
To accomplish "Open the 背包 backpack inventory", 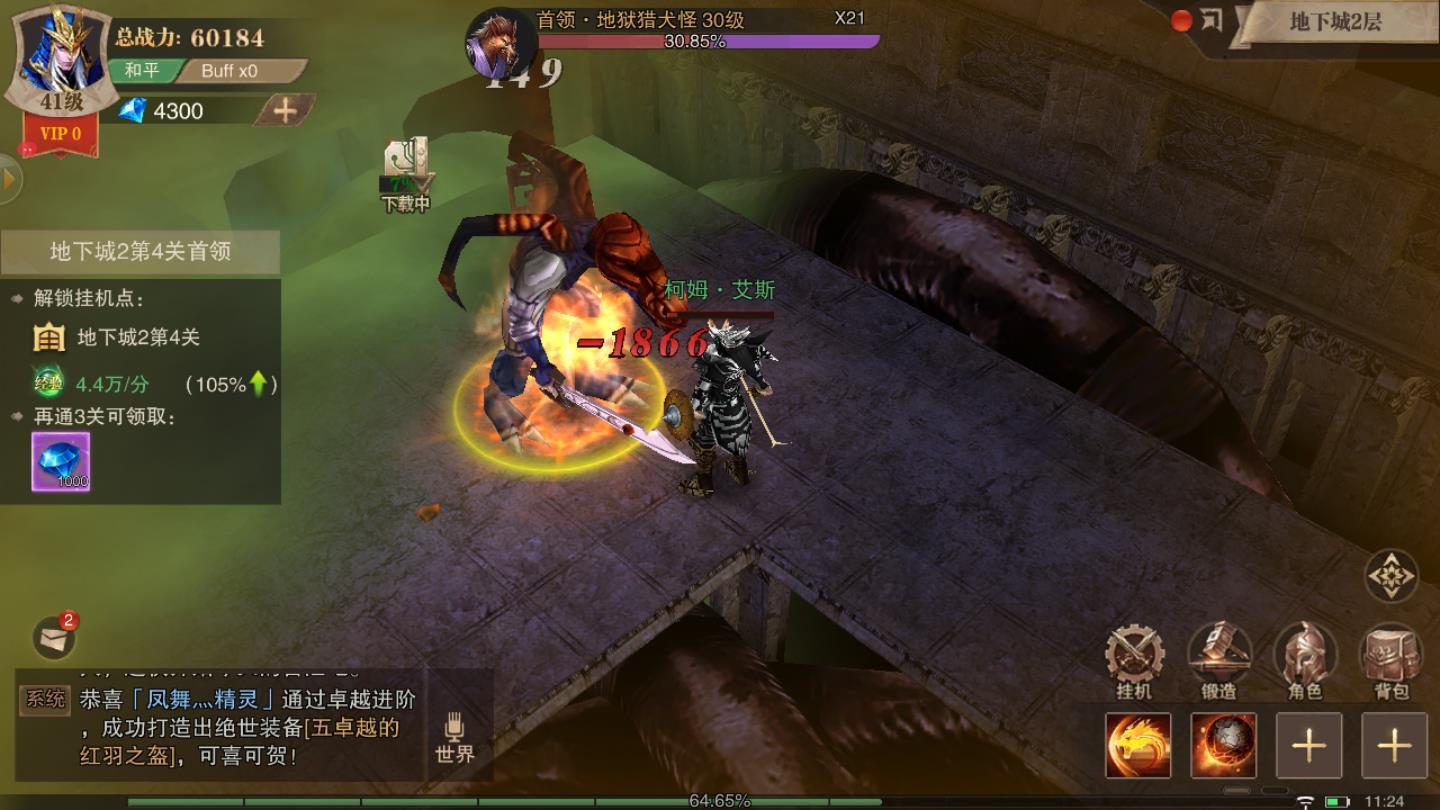I will 1391,661.
